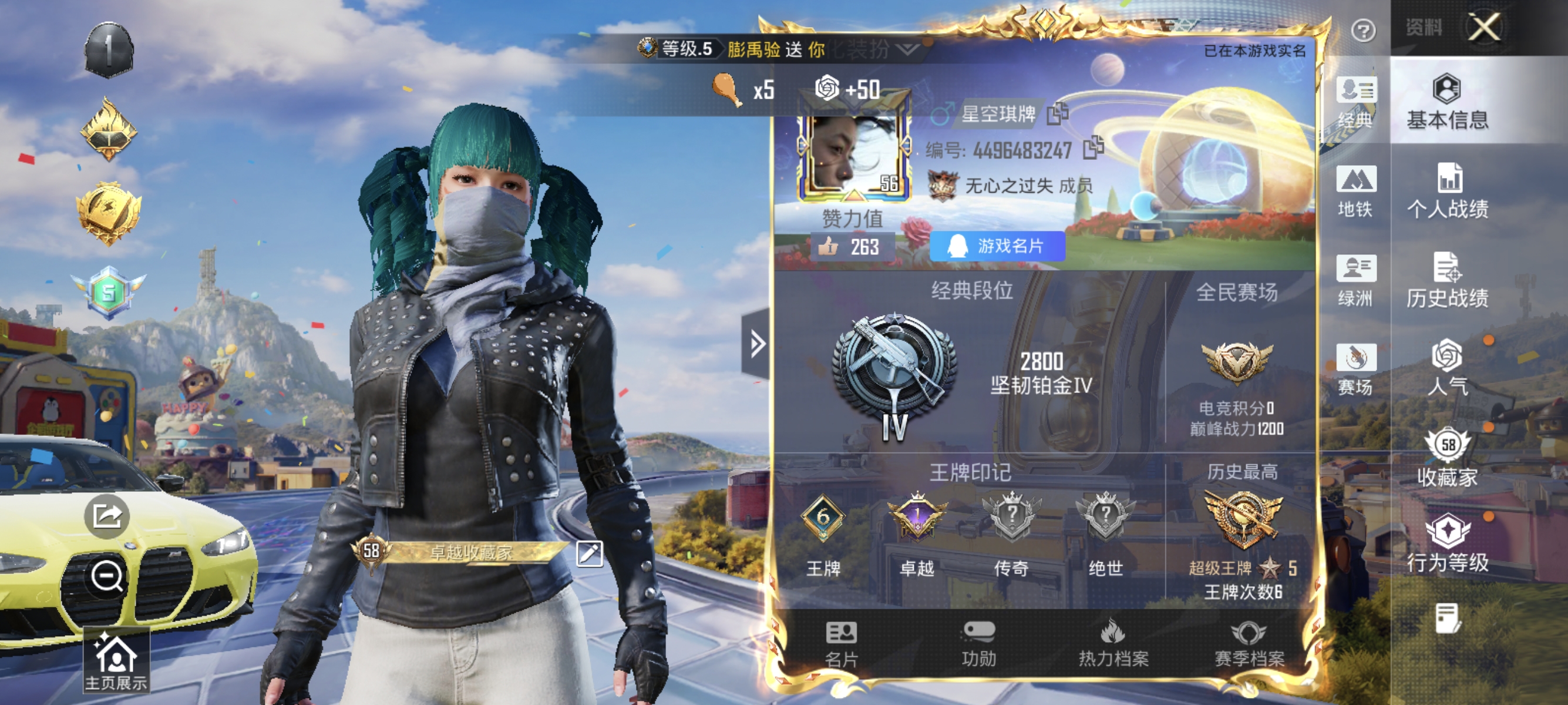Switch to the 地铁 mode tab
The width and height of the screenshot is (1568, 705).
point(1355,192)
